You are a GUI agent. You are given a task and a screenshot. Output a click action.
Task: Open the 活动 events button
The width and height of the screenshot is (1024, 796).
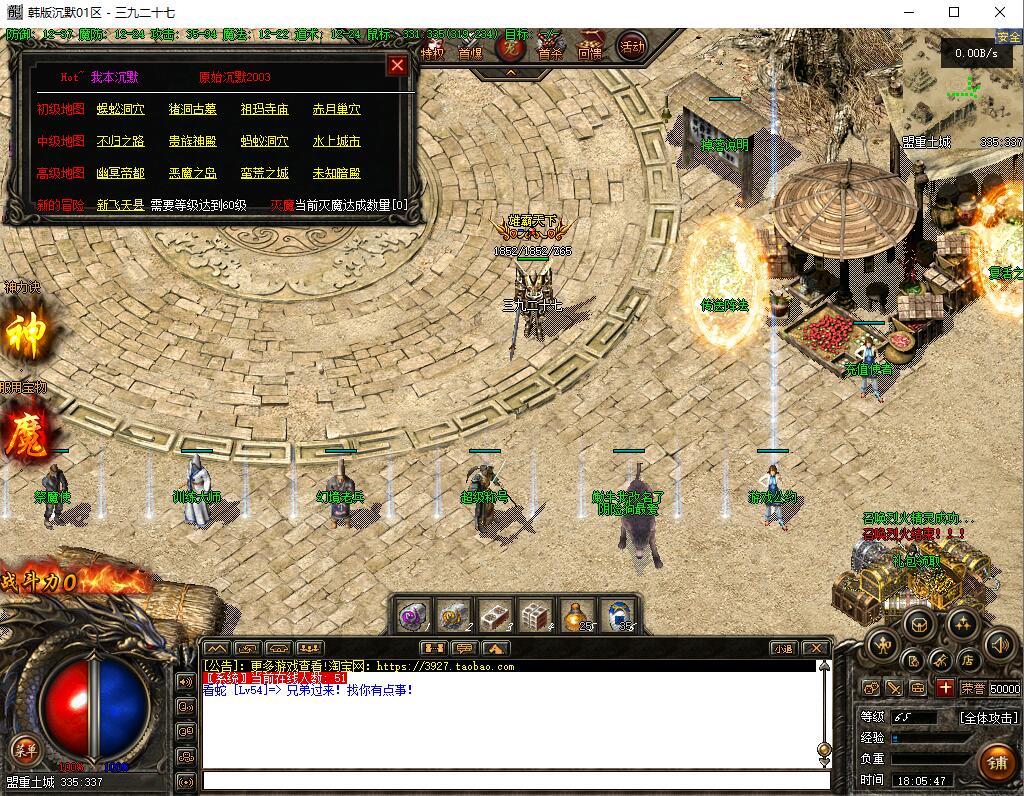(x=631, y=46)
